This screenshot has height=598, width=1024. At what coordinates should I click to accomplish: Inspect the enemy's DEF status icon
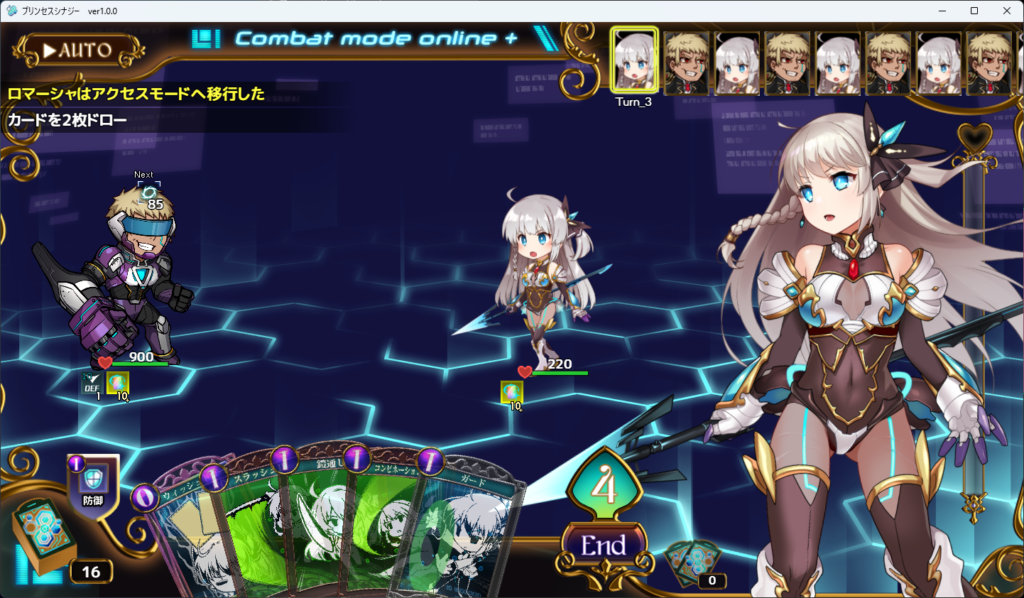91,383
